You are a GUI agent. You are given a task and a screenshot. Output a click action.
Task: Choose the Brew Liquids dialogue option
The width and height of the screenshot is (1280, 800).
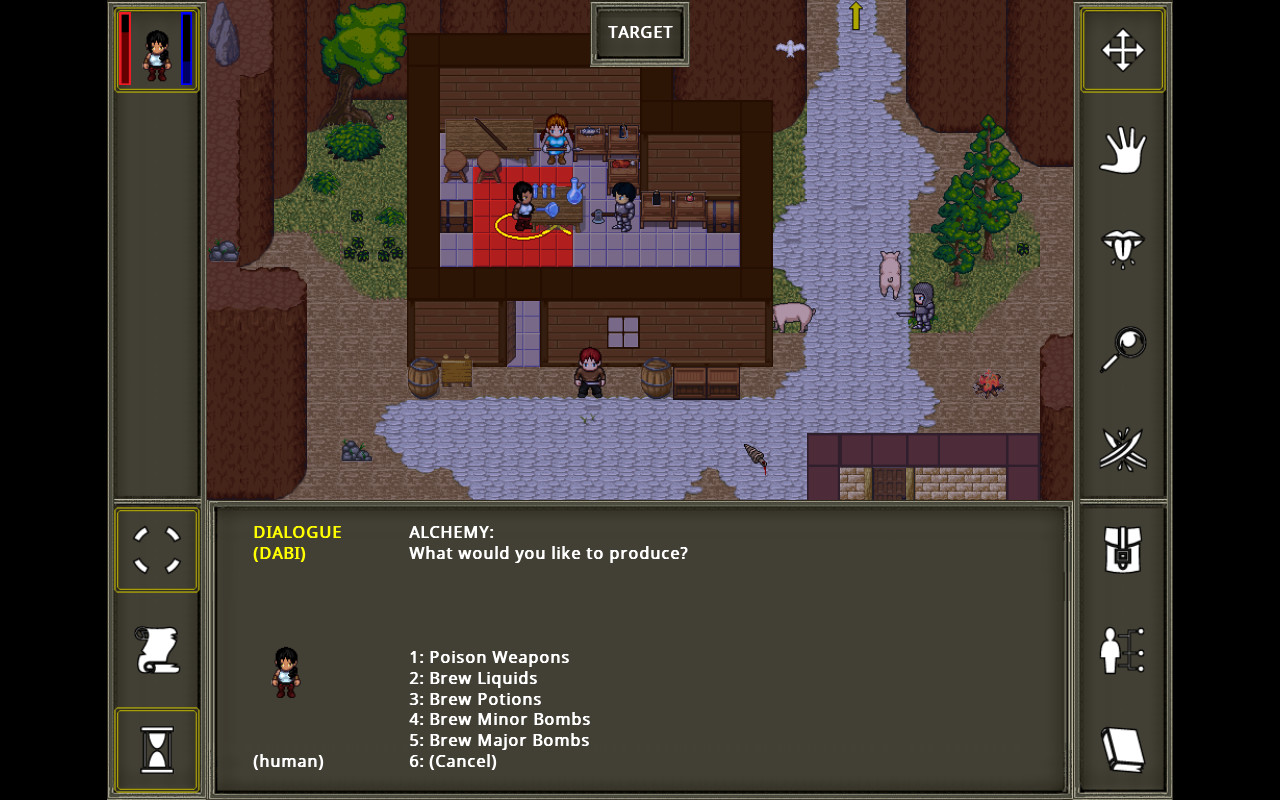click(x=473, y=677)
